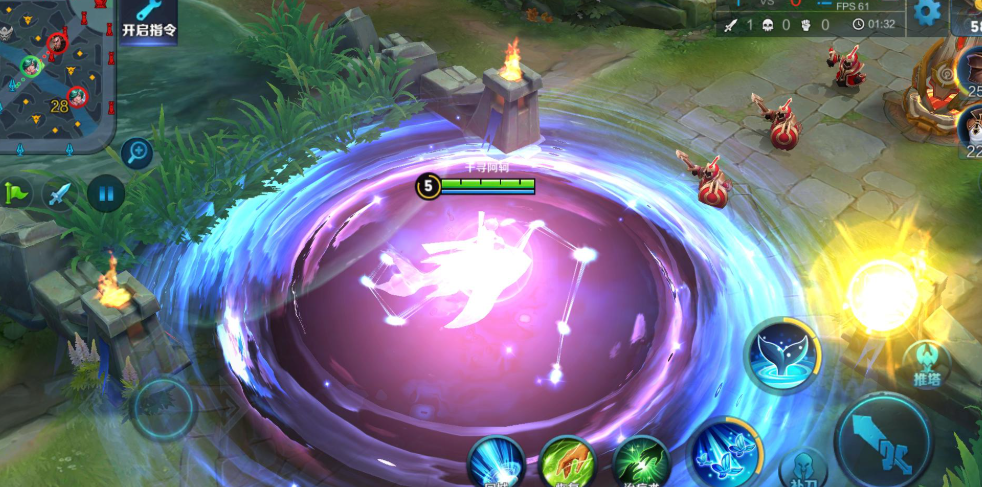Activate the whale tail skill
982x487 pixels.
coord(782,354)
